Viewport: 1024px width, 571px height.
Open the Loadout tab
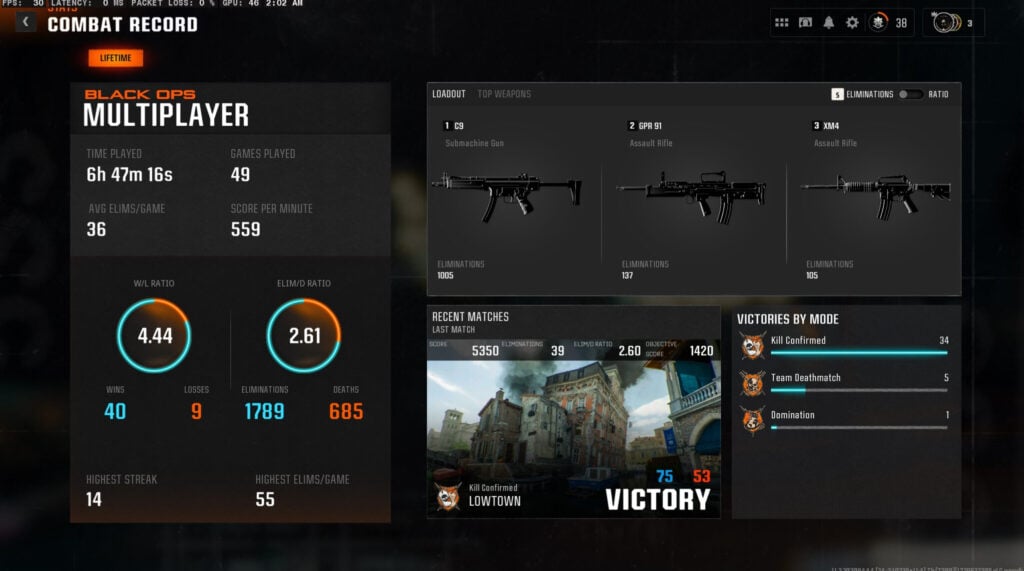[x=449, y=94]
